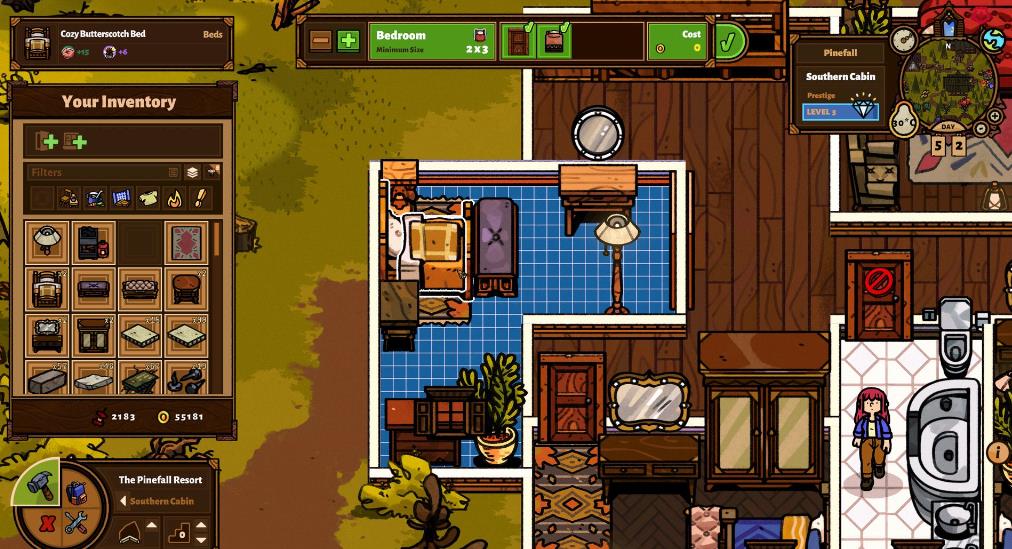This screenshot has width=1012, height=549.
Task: Choose the wrench and screwdriver tool
Action: coord(76,521)
